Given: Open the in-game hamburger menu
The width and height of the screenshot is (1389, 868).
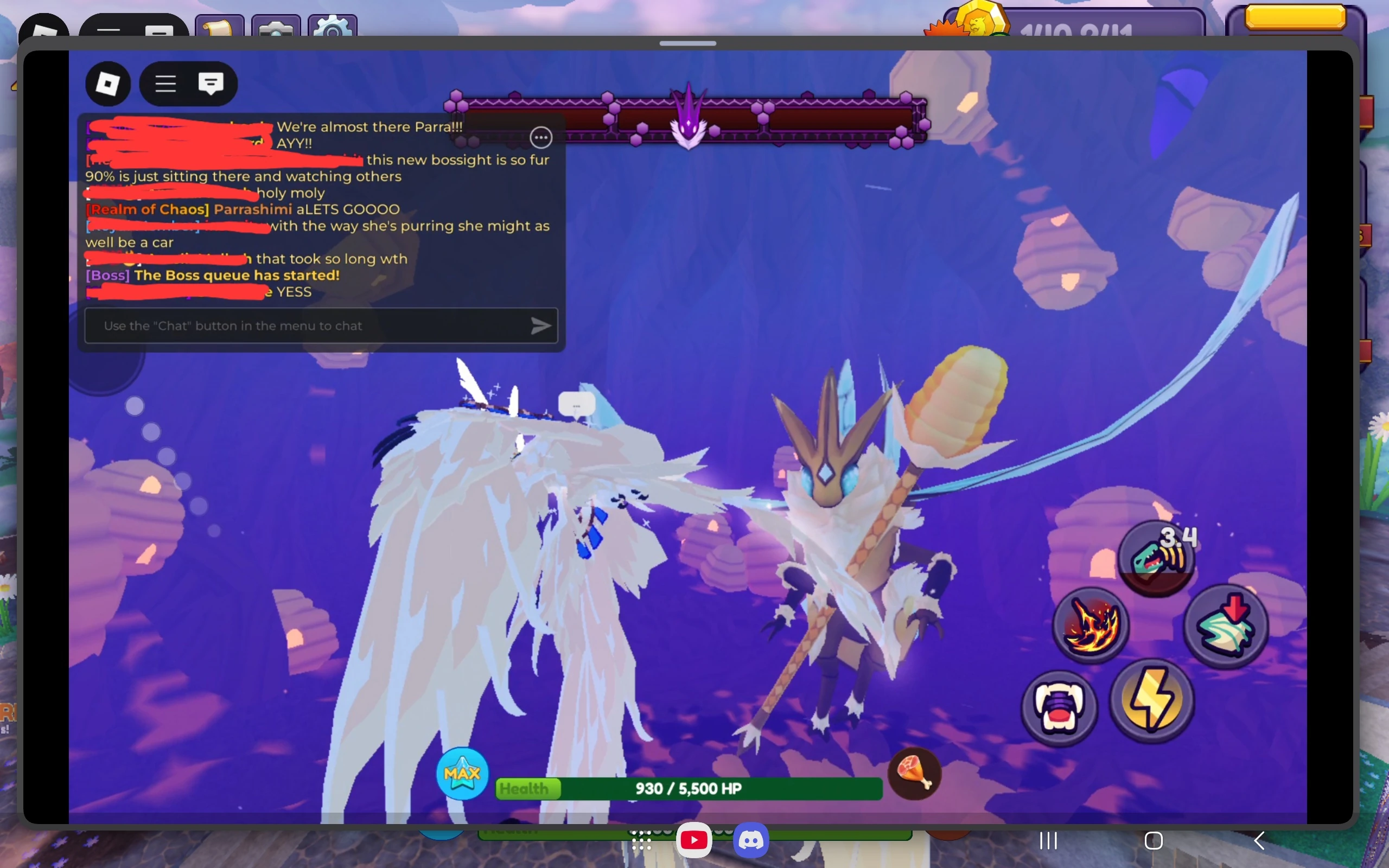Looking at the screenshot, I should tap(165, 84).
